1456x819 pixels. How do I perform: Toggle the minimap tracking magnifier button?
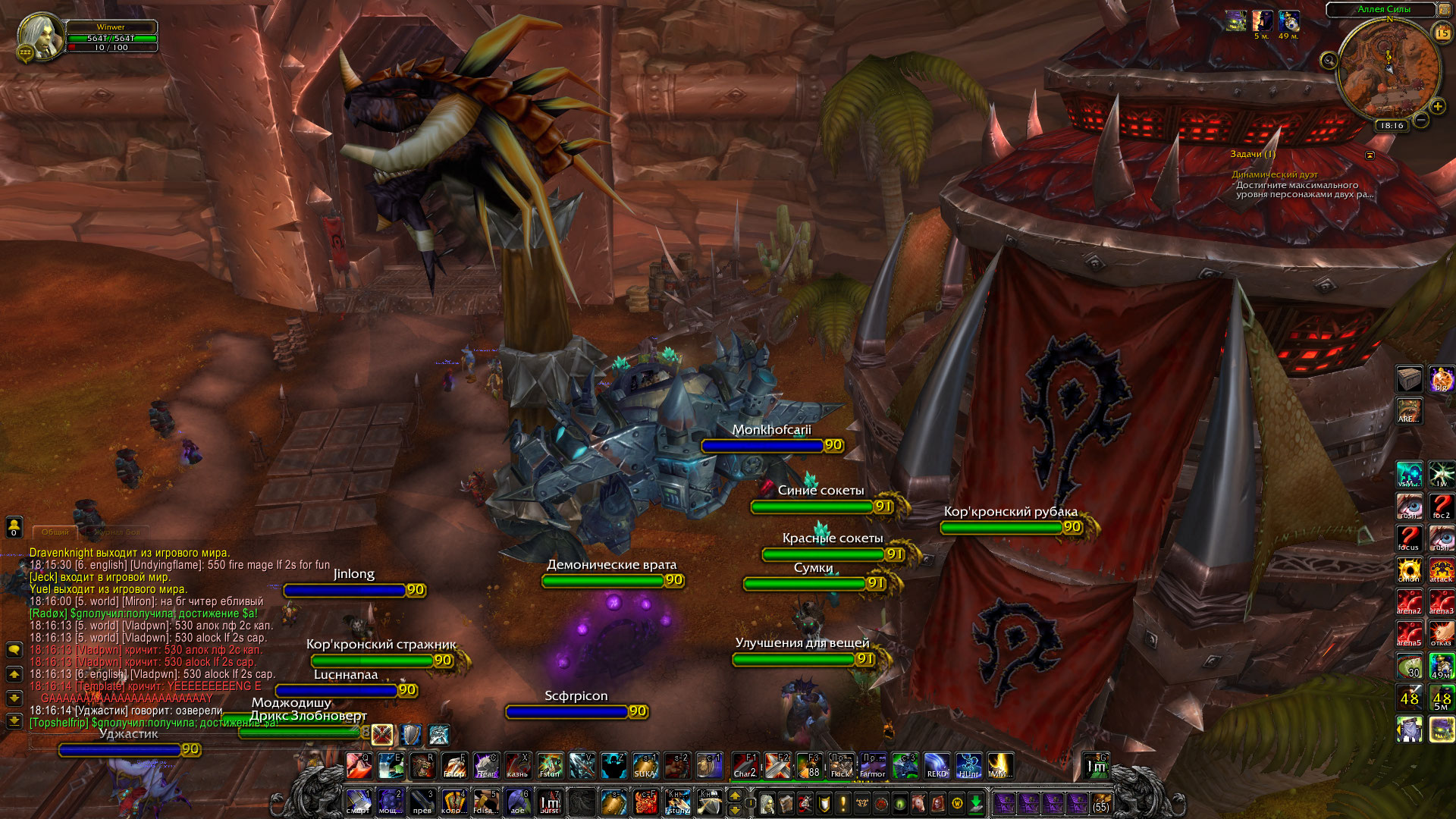click(1329, 61)
